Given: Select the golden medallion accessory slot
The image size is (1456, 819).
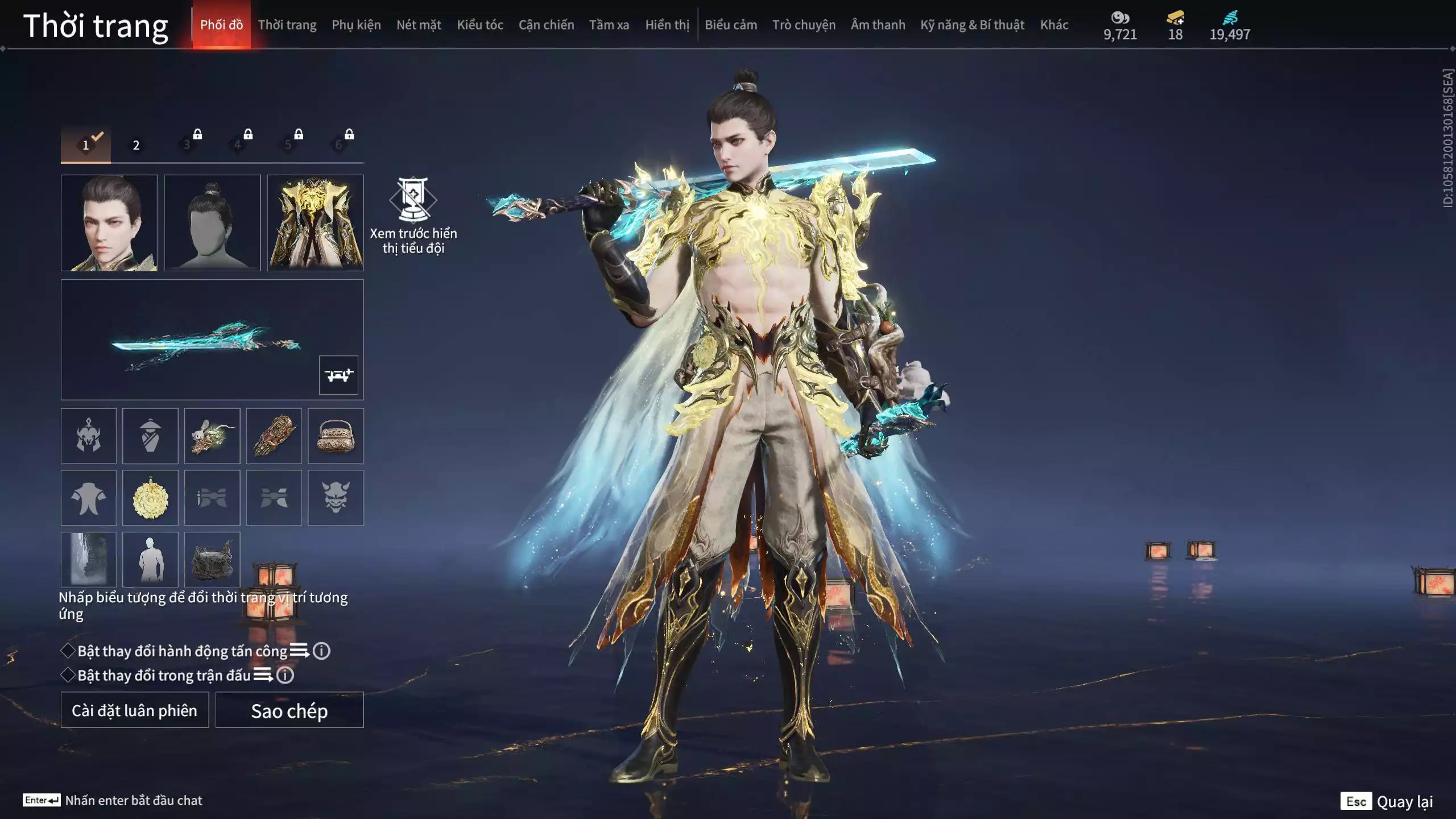Looking at the screenshot, I should [150, 498].
